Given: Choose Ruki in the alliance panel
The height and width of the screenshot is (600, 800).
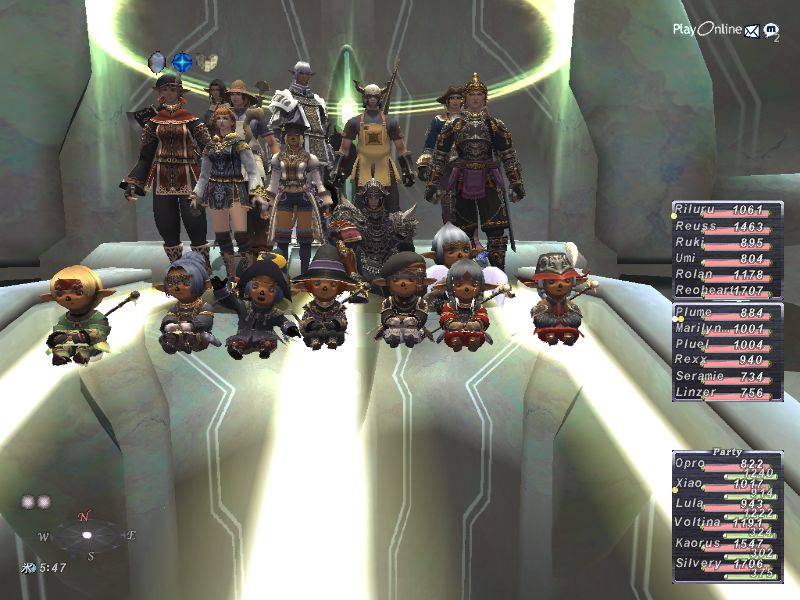Looking at the screenshot, I should pos(727,243).
